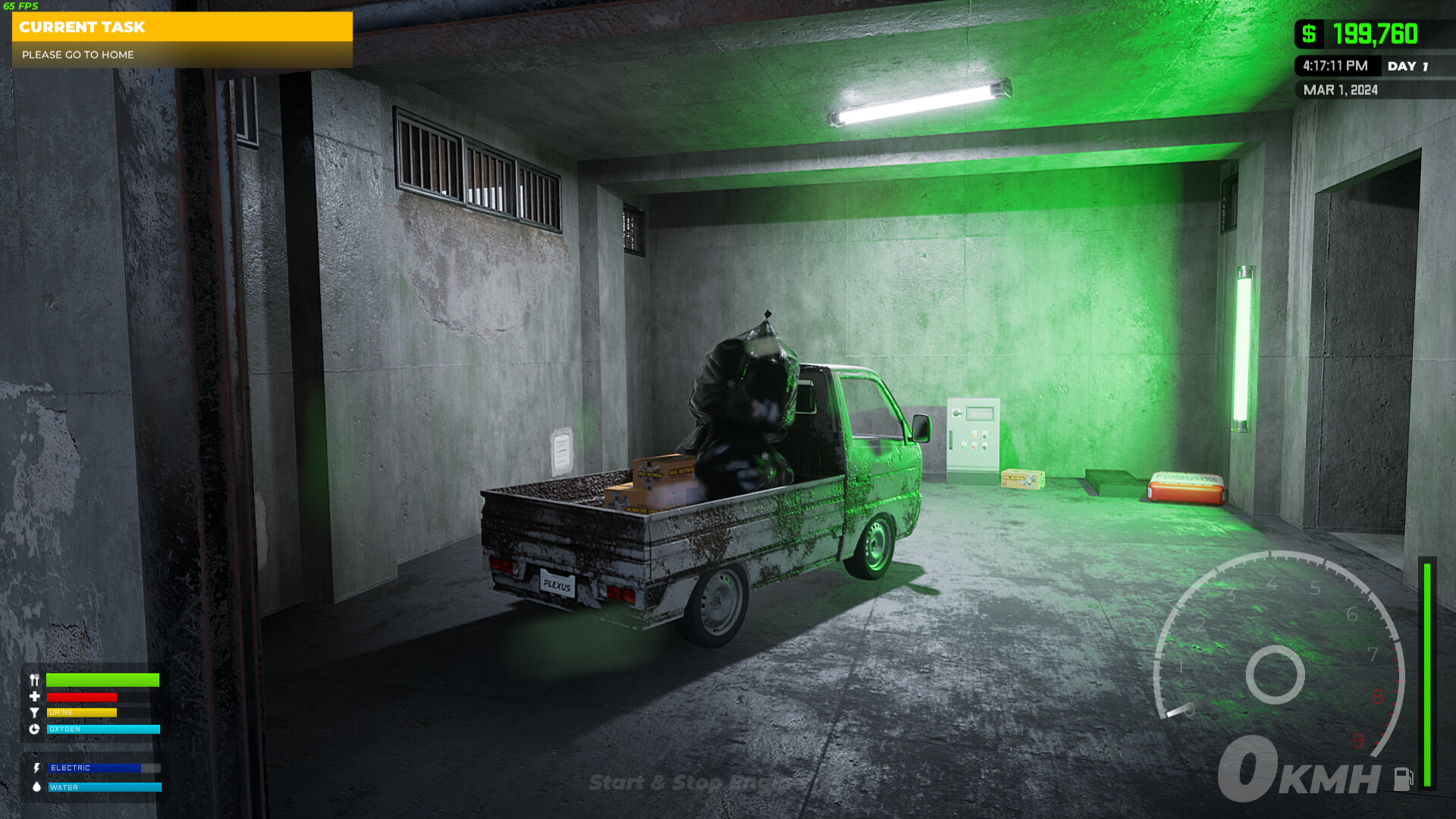Select the electric lightning bolt icon
Screen dimensions: 1456x819
tap(37, 767)
